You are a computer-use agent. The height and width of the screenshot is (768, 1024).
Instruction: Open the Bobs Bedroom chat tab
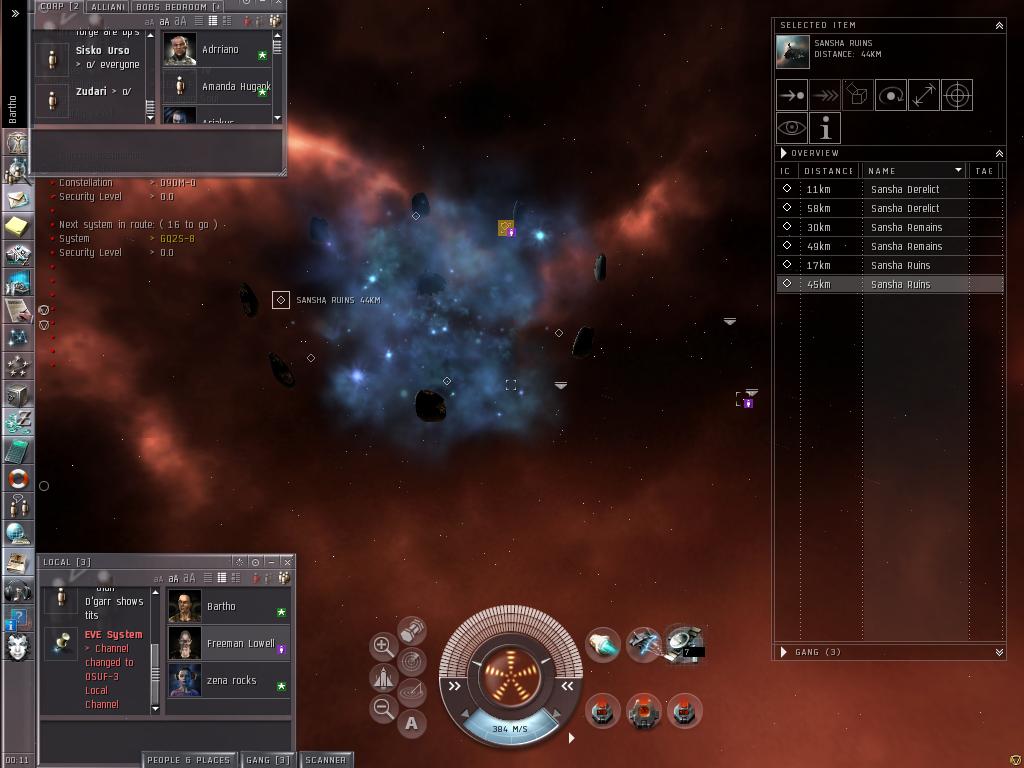click(x=178, y=6)
